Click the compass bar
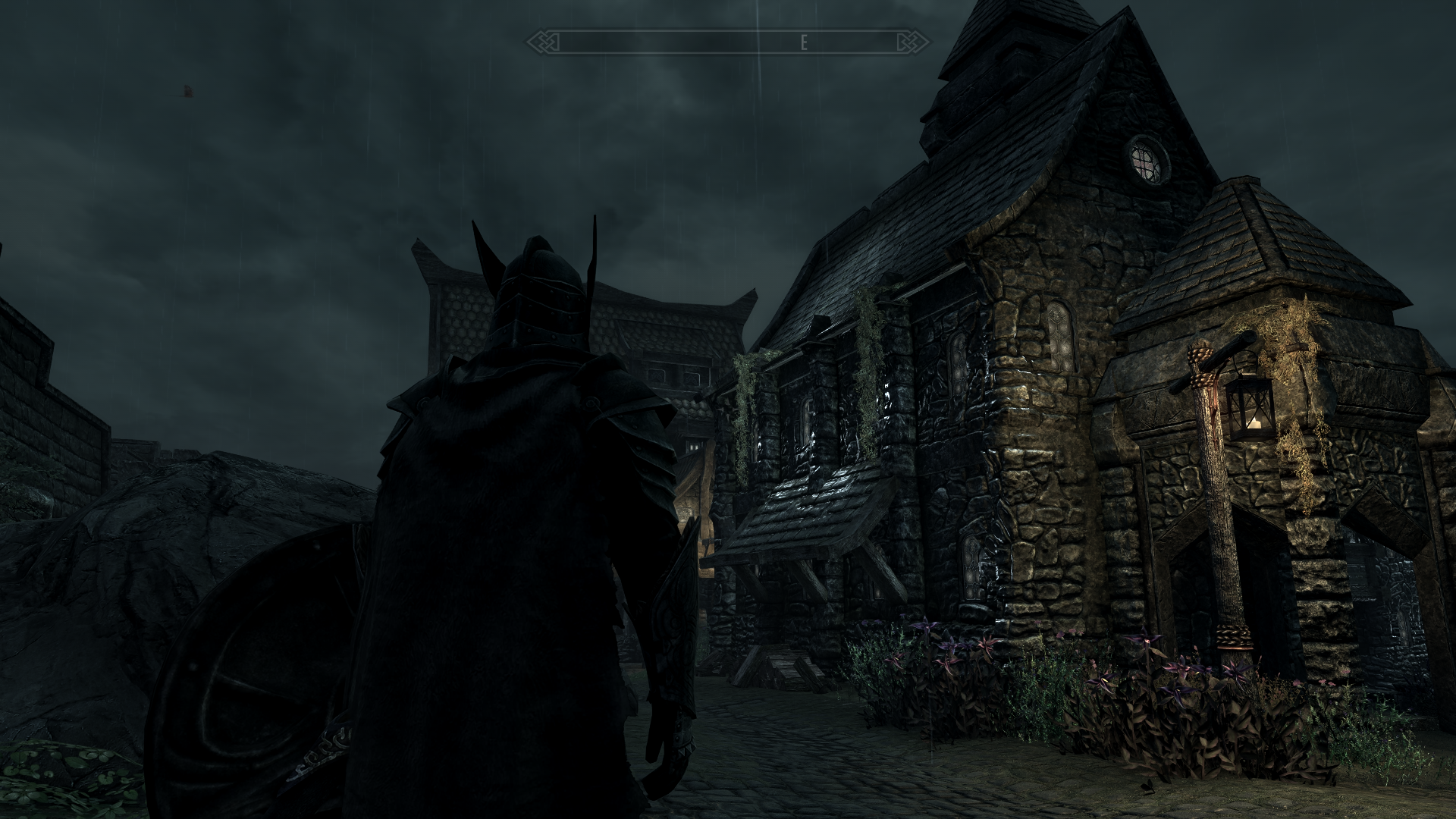 728,42
